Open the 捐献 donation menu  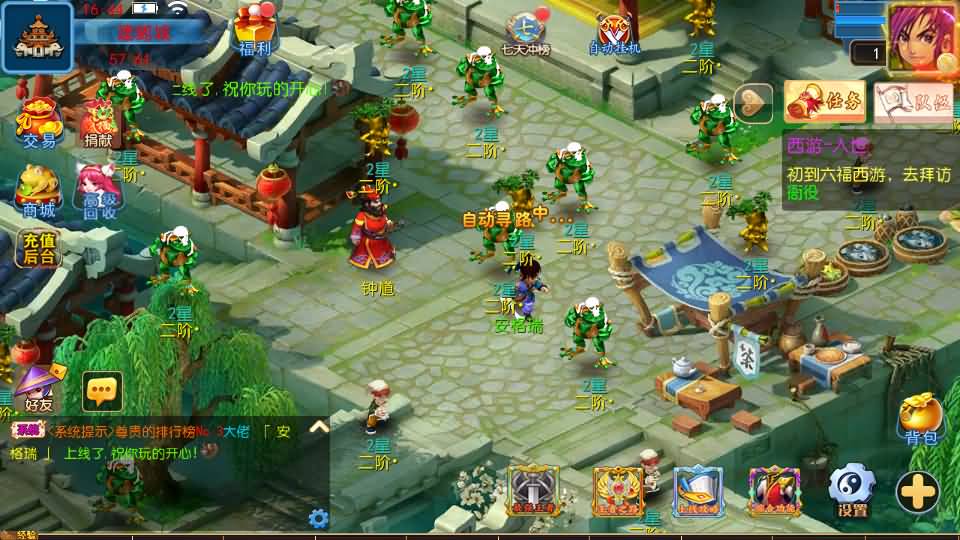[97, 121]
